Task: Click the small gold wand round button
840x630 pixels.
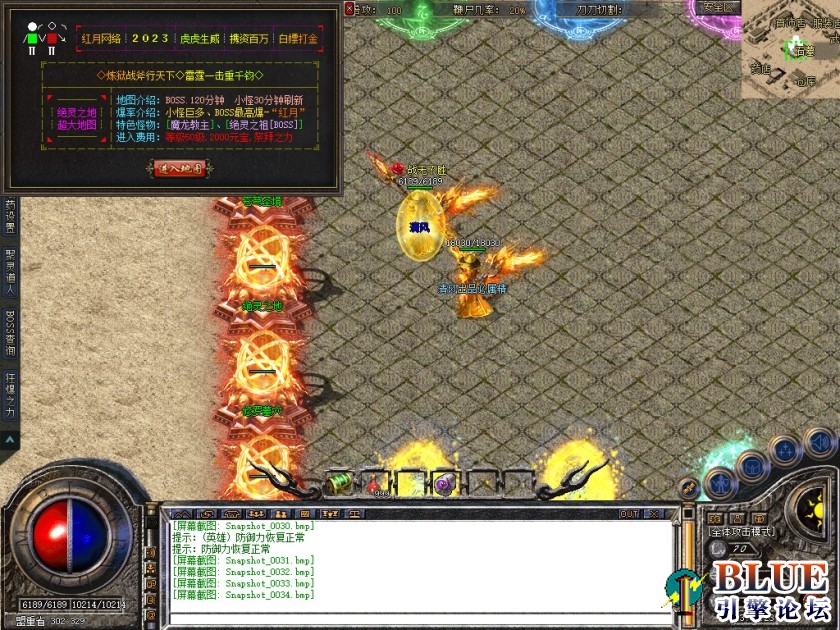Action: (689, 489)
